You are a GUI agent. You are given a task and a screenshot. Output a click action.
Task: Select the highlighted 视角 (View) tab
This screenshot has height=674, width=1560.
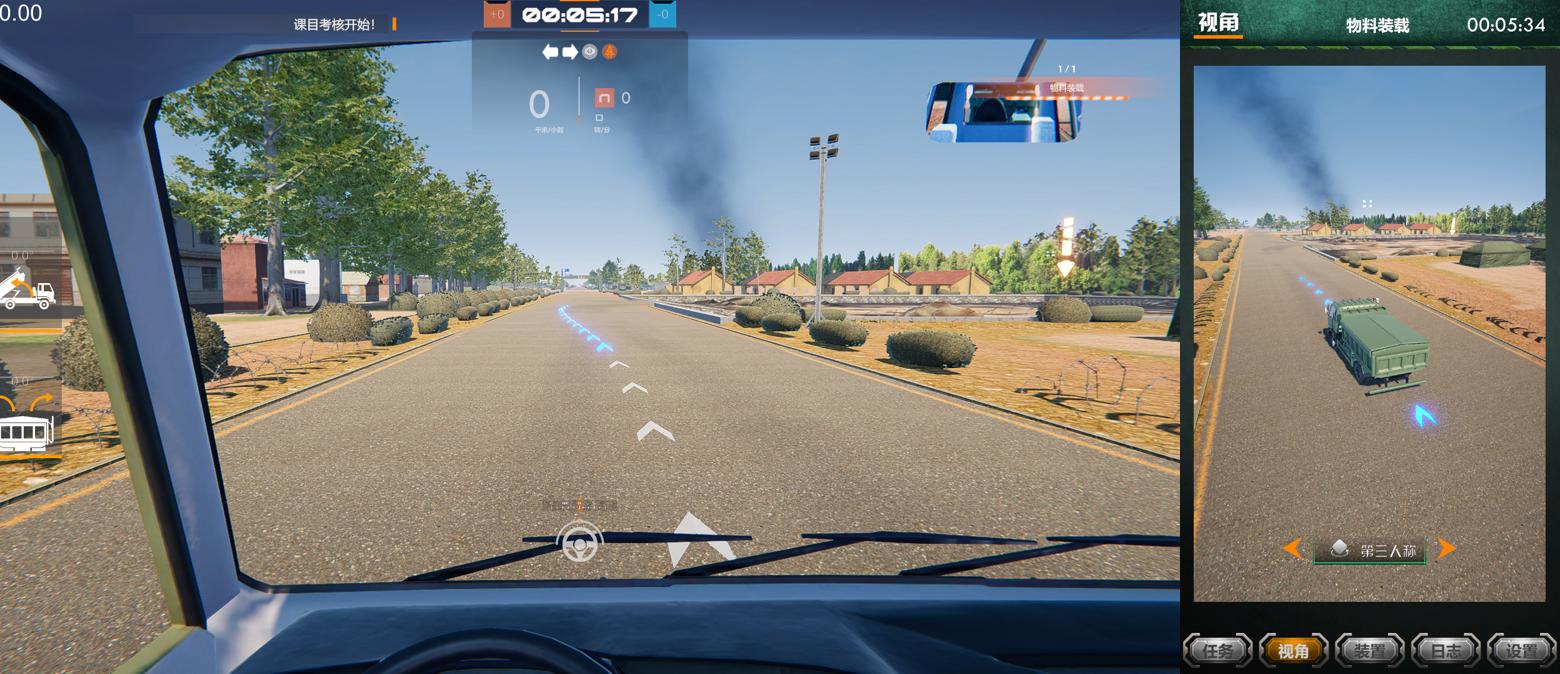pos(1294,651)
